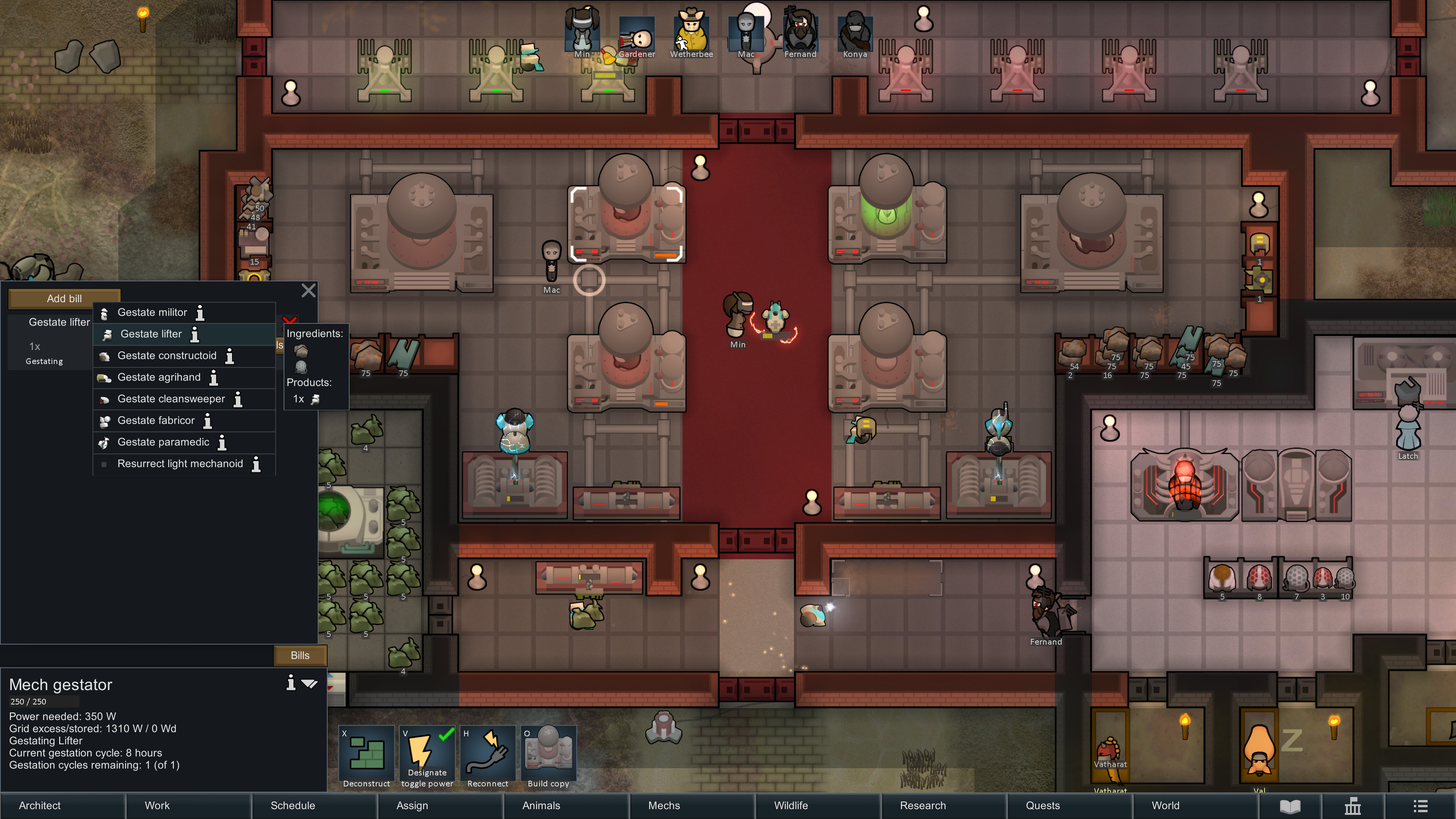Select colonist Wetherbee's portrait
The width and height of the screenshot is (1456, 819).
[691, 34]
